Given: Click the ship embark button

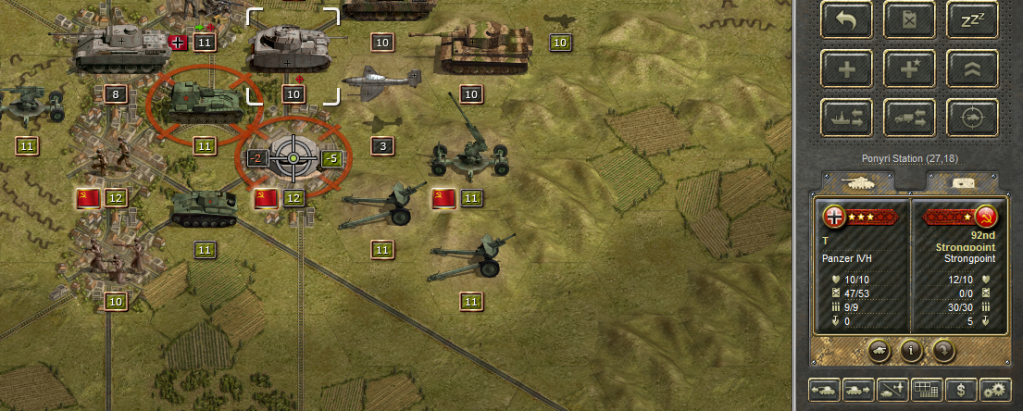Looking at the screenshot, I should pyautogui.click(x=846, y=117).
